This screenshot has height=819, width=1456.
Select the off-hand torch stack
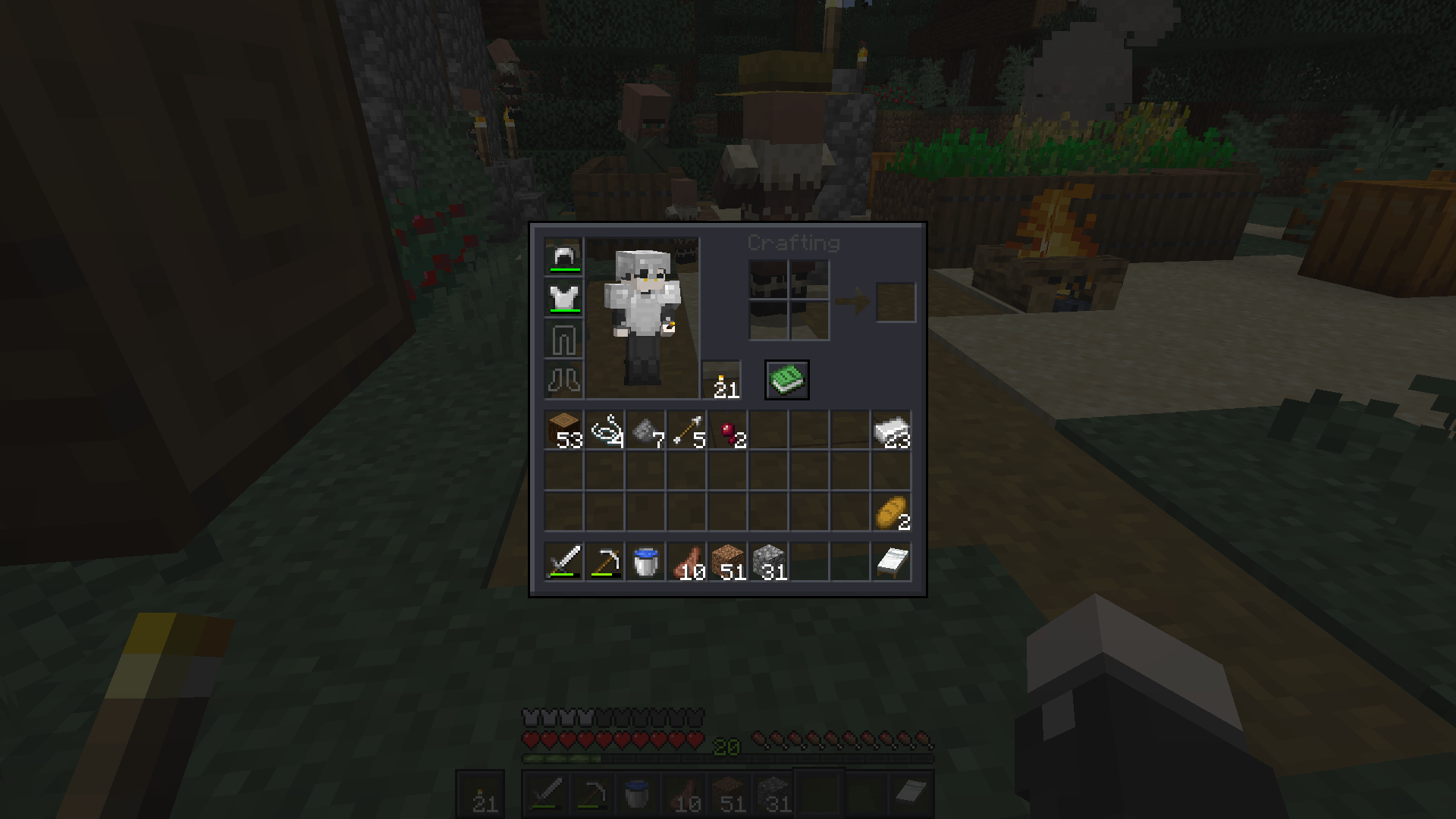tap(721, 380)
